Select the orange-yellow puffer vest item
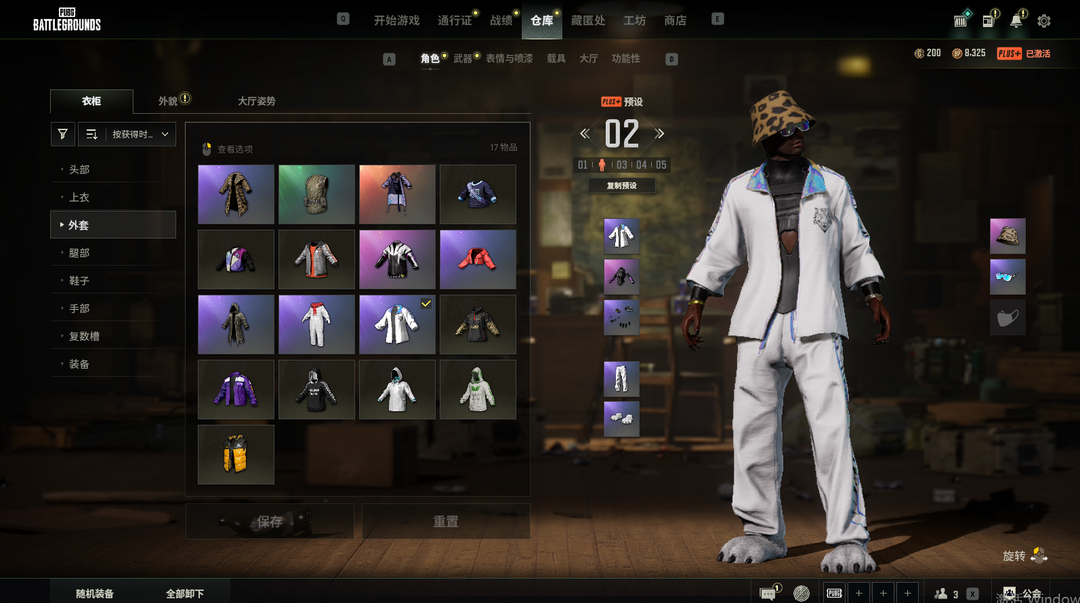Screen dimensions: 1080x603 [x=236, y=455]
